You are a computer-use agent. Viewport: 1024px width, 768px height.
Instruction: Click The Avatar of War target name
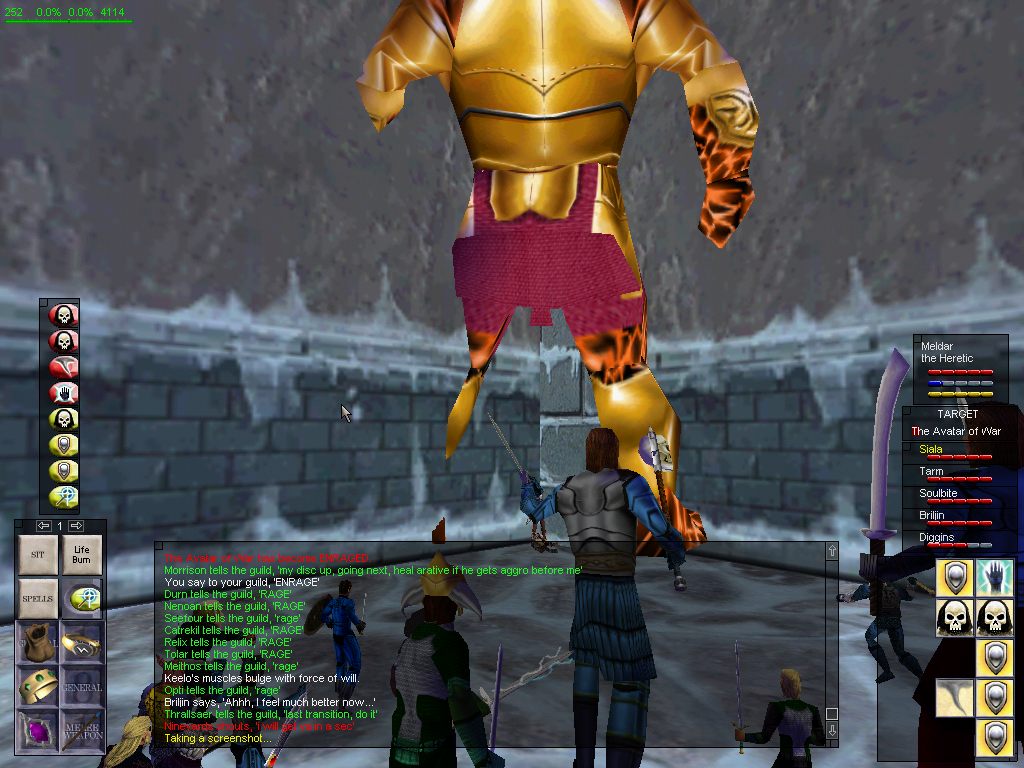pos(955,431)
